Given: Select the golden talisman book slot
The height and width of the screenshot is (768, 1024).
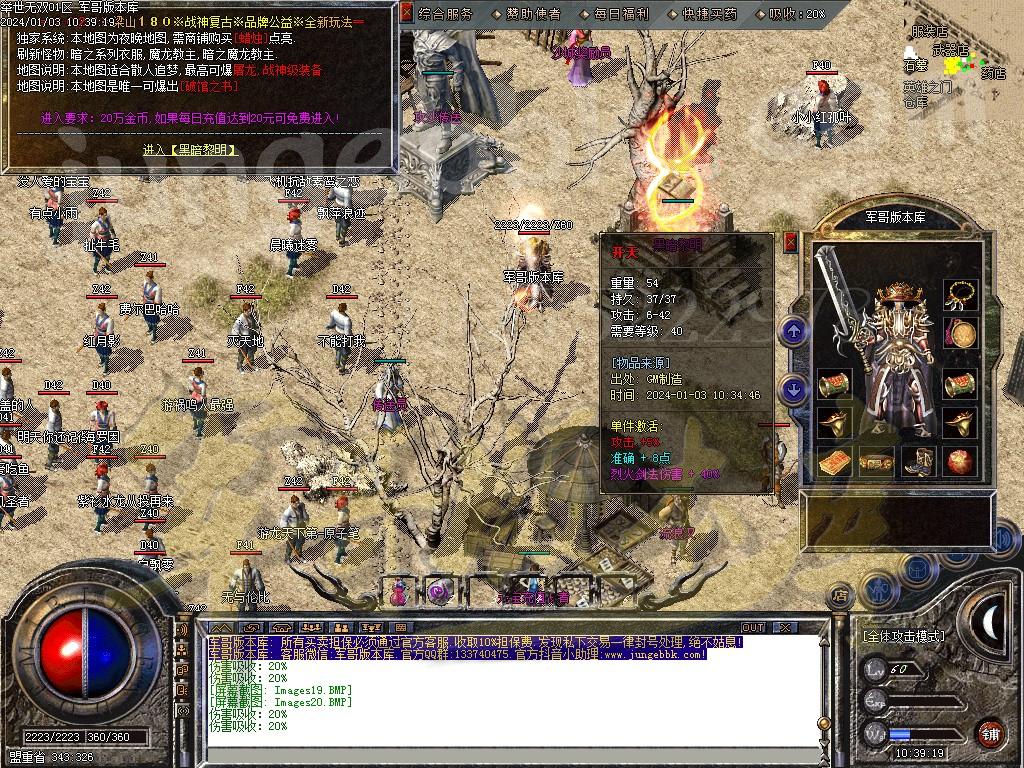Looking at the screenshot, I should pyautogui.click(x=834, y=462).
